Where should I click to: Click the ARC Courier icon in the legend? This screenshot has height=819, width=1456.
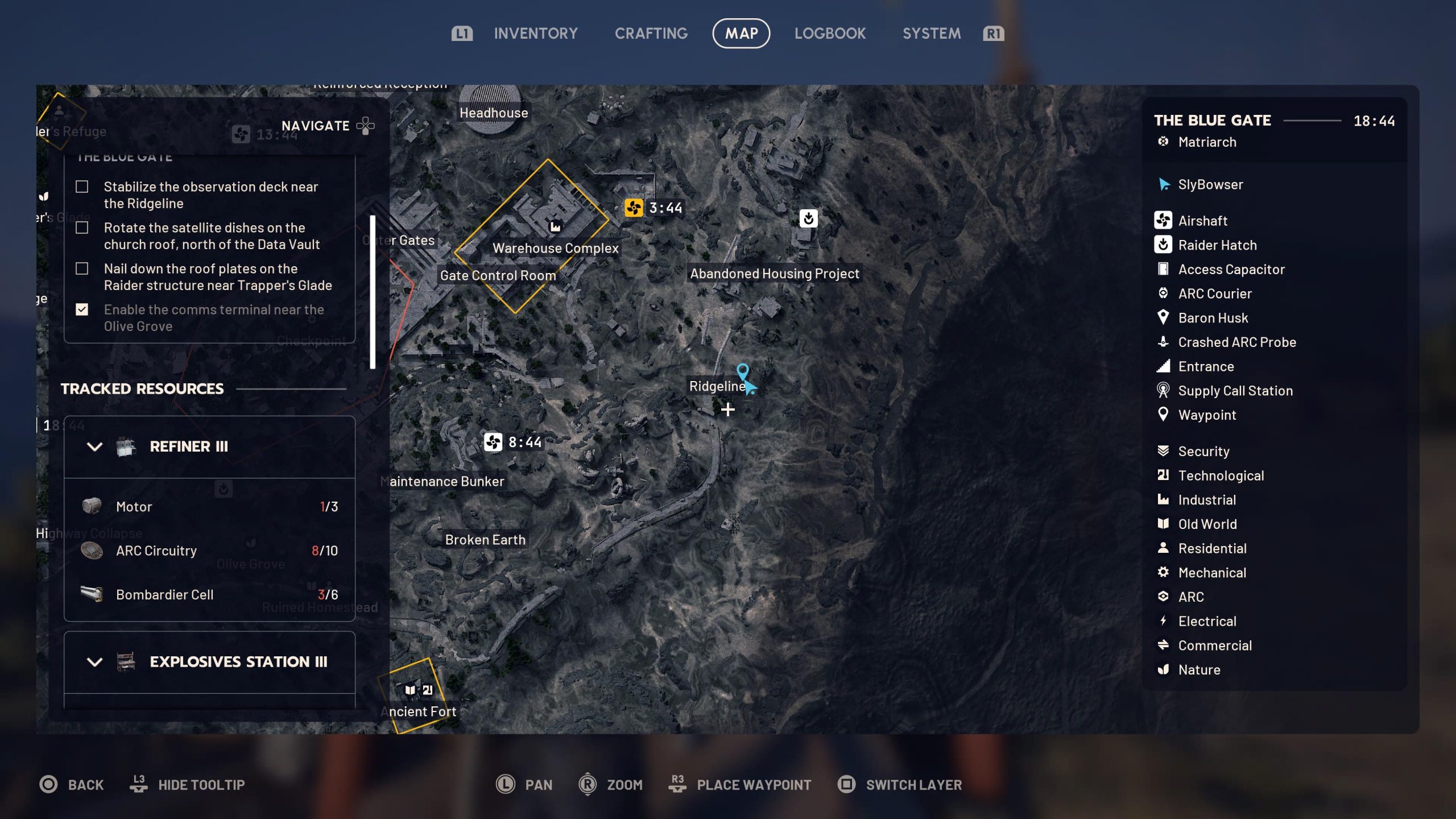coord(1164,293)
